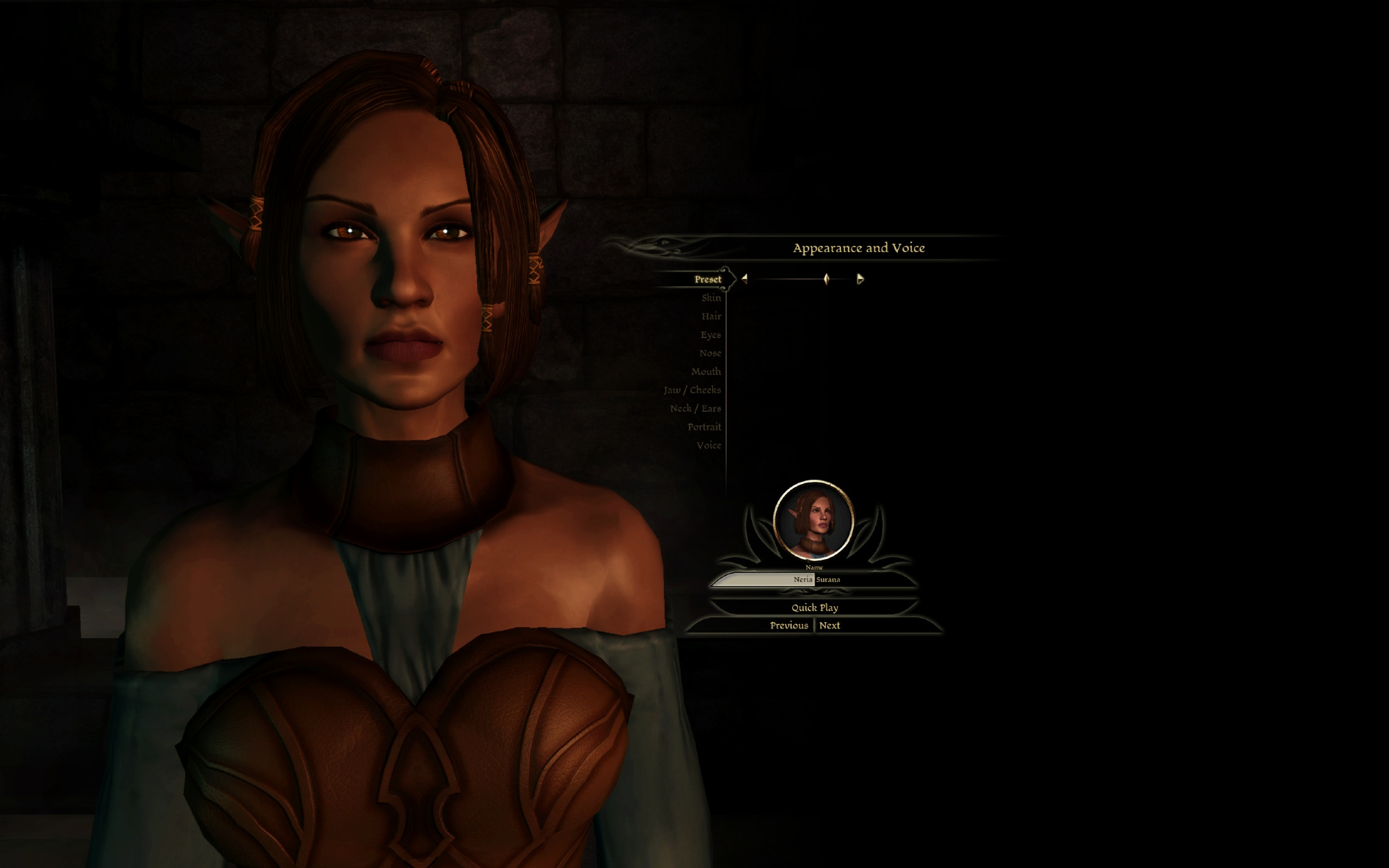Switch to the Portrait settings
1389x868 pixels.
click(704, 427)
